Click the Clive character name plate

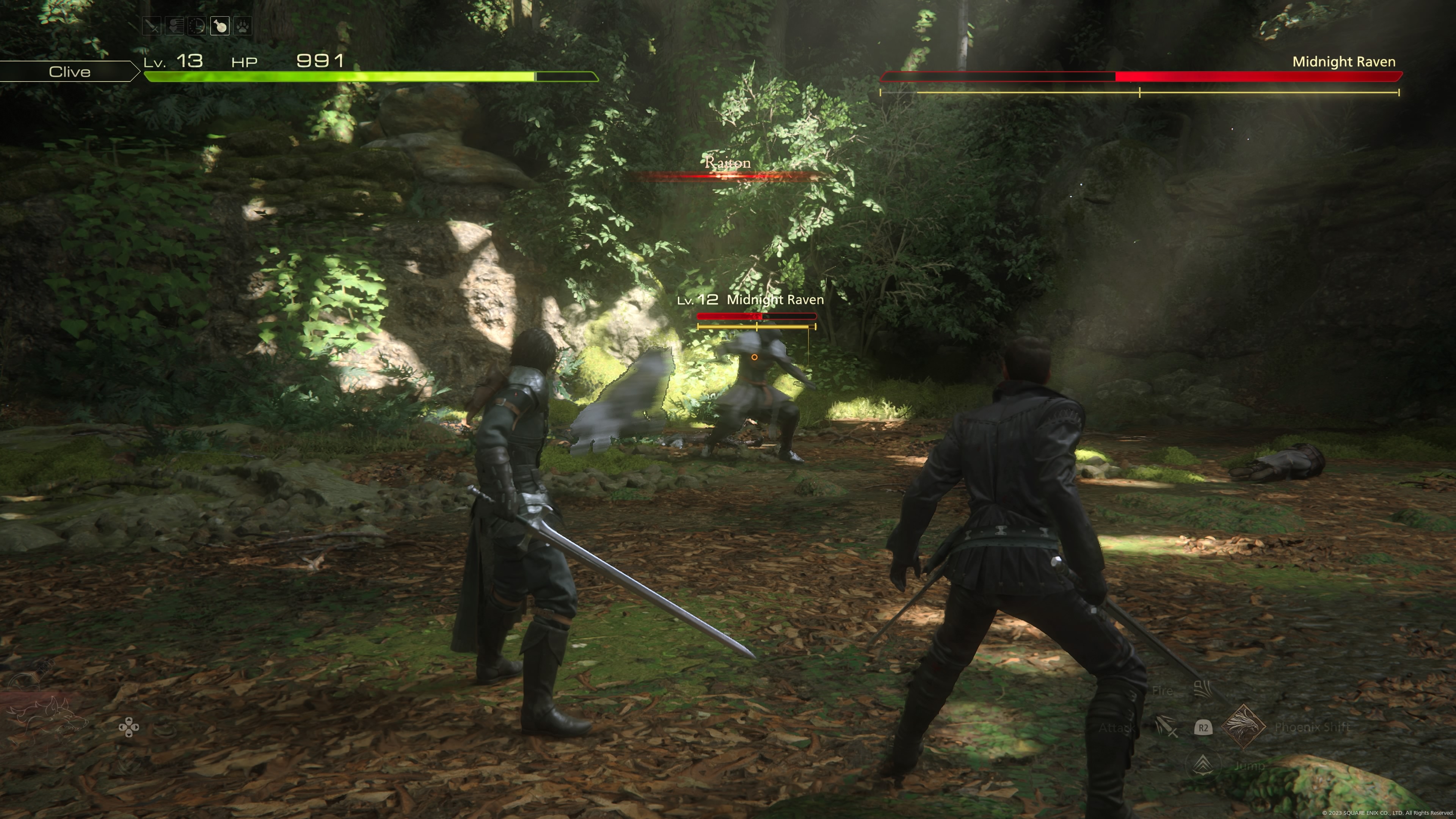click(x=69, y=72)
